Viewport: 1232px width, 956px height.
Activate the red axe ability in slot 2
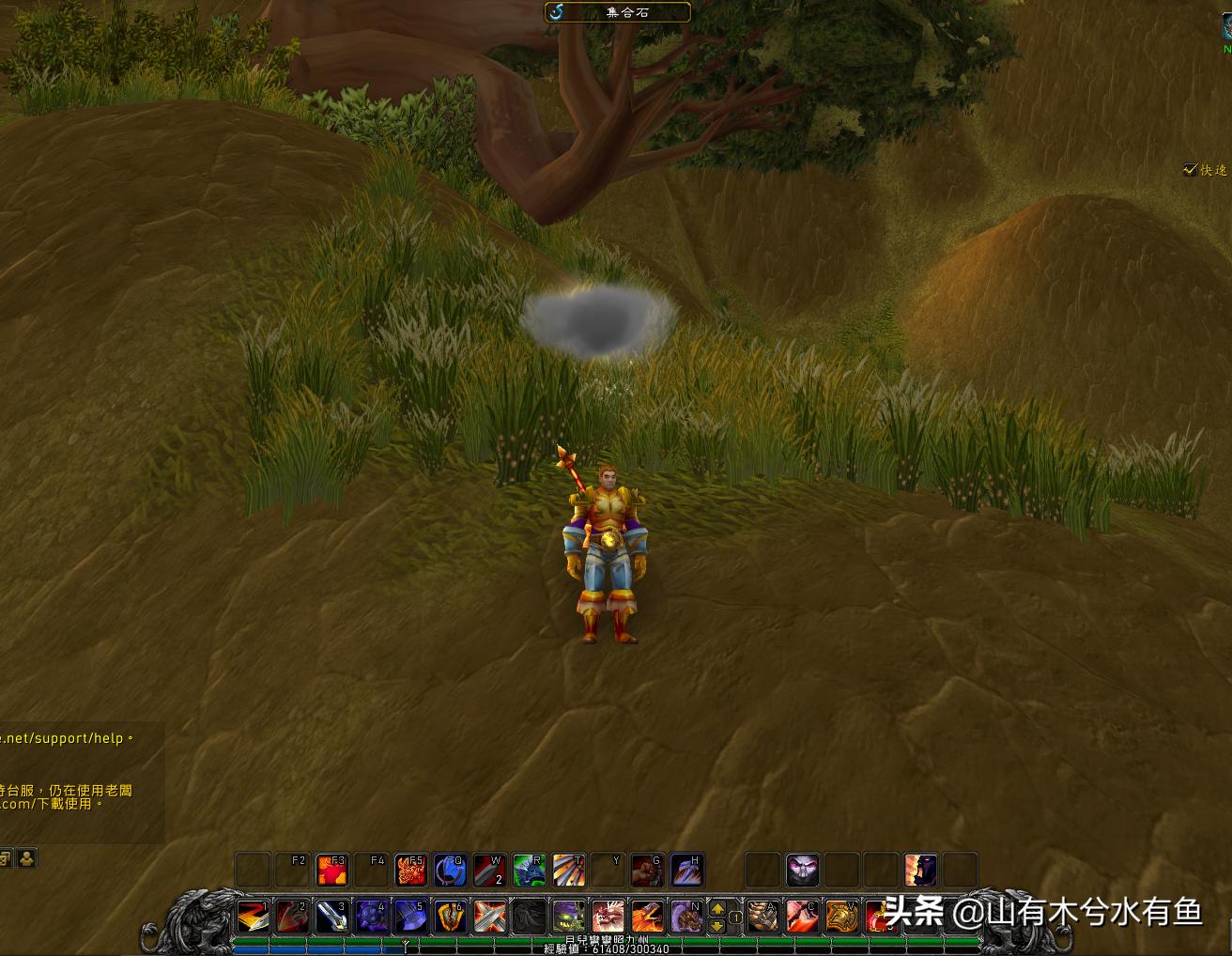pos(292,917)
